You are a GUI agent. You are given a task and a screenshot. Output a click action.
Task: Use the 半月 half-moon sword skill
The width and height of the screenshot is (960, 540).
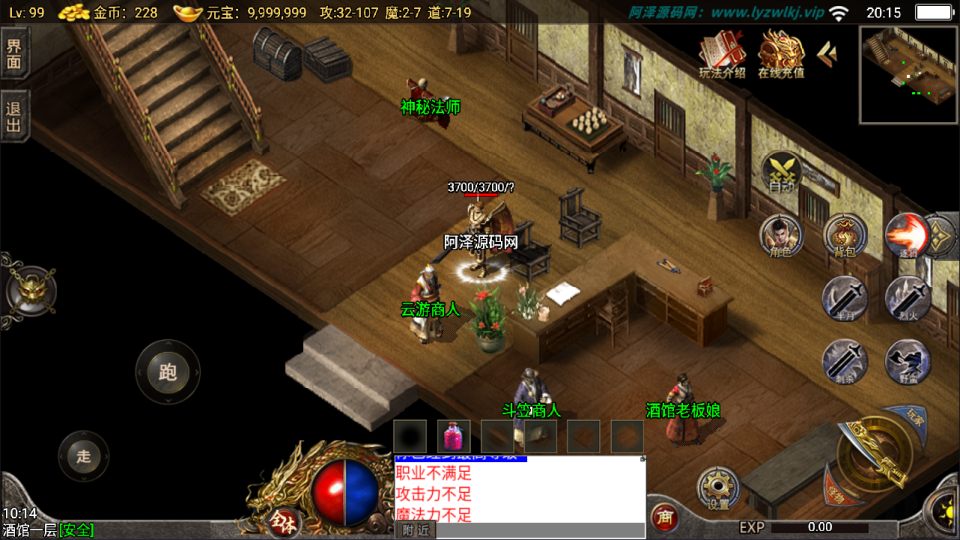tap(844, 298)
